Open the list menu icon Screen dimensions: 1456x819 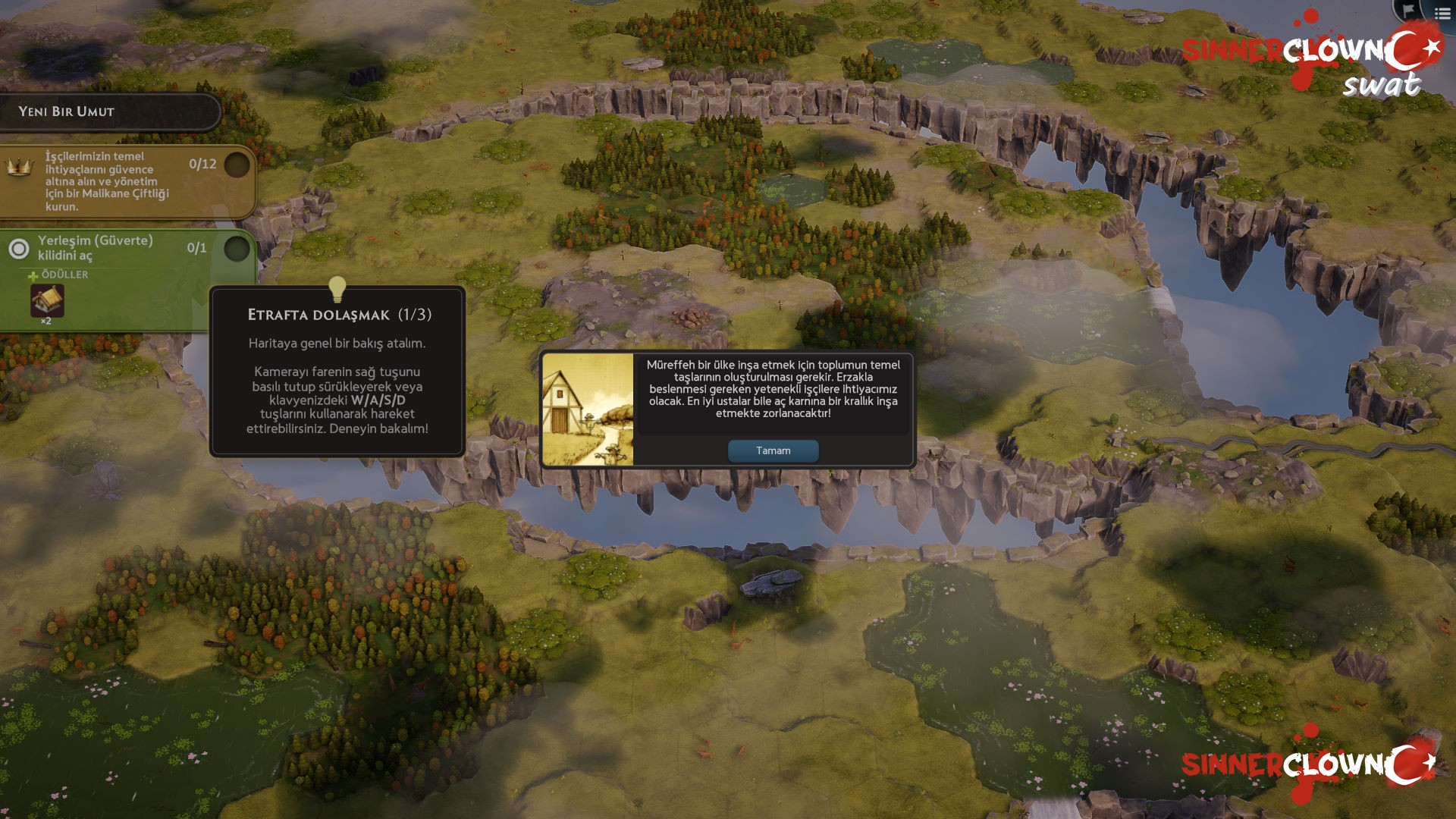click(1442, 12)
